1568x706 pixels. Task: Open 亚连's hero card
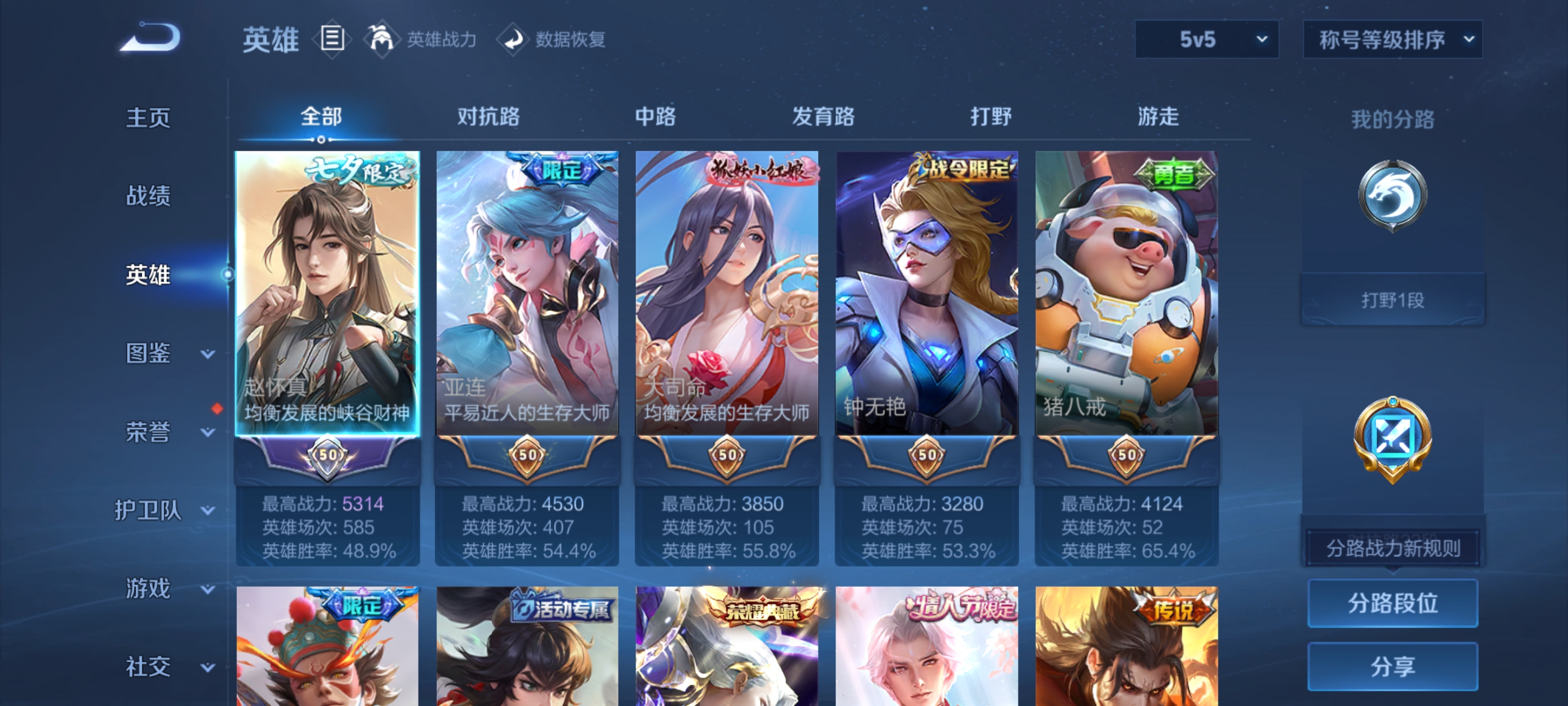(526, 292)
